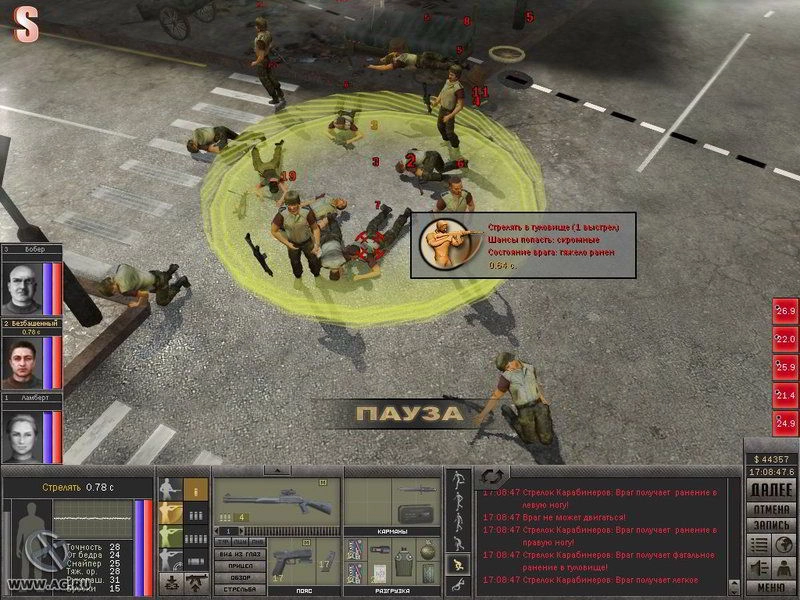
Task: Open the soldier silhouette icon
Action: [x=784, y=567]
